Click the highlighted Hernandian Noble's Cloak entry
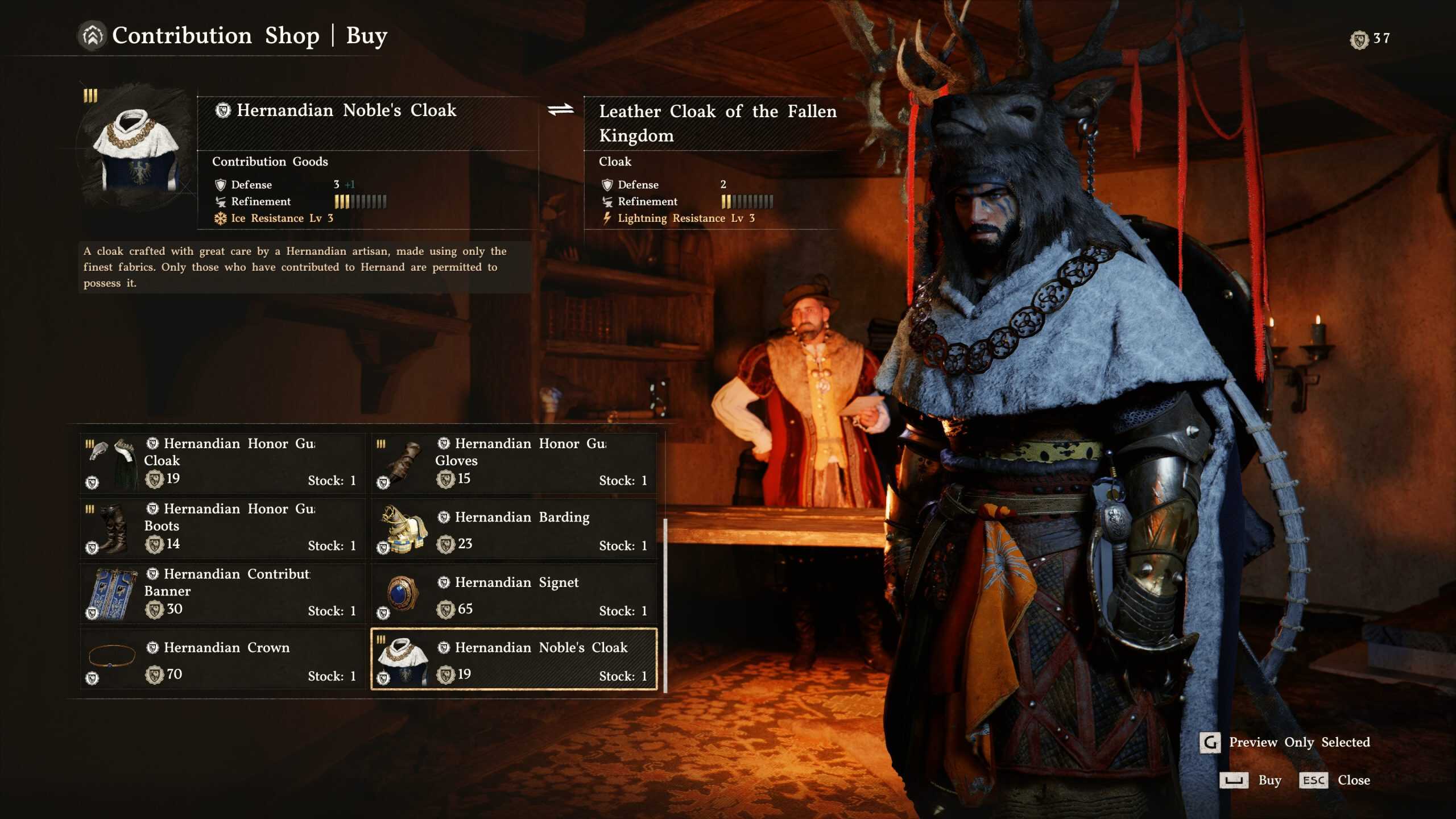This screenshot has width=1456, height=819. [x=514, y=659]
